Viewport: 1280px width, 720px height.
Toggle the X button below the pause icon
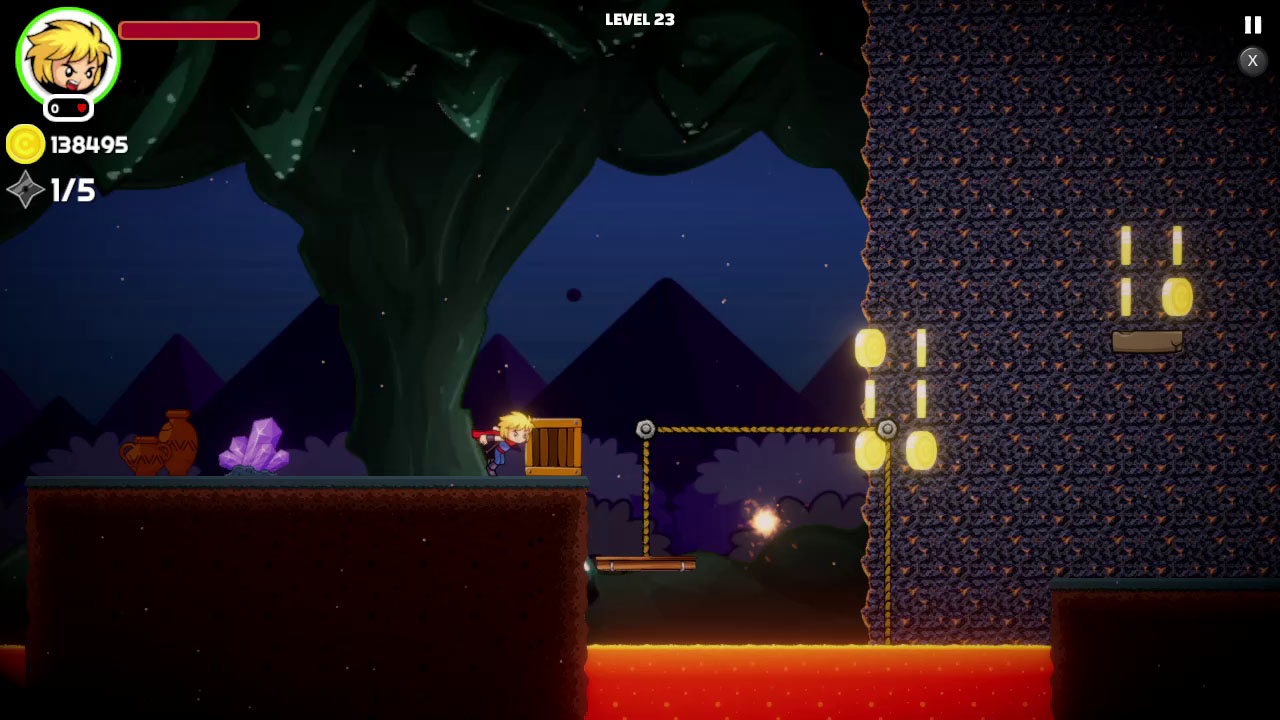coord(1252,61)
